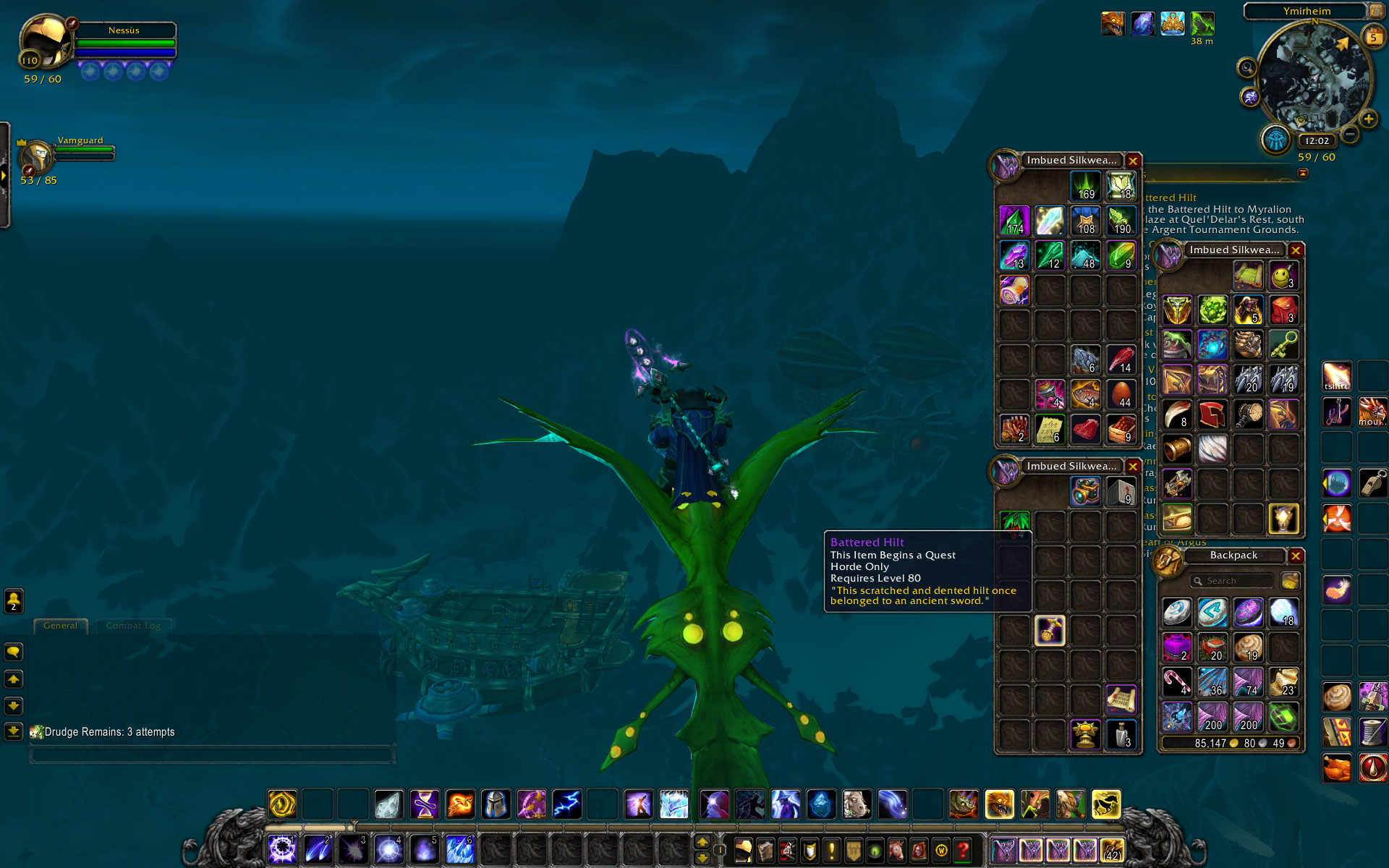The image size is (1389, 868).
Task: Select the red helmet item in bag
Action: [x=1212, y=414]
